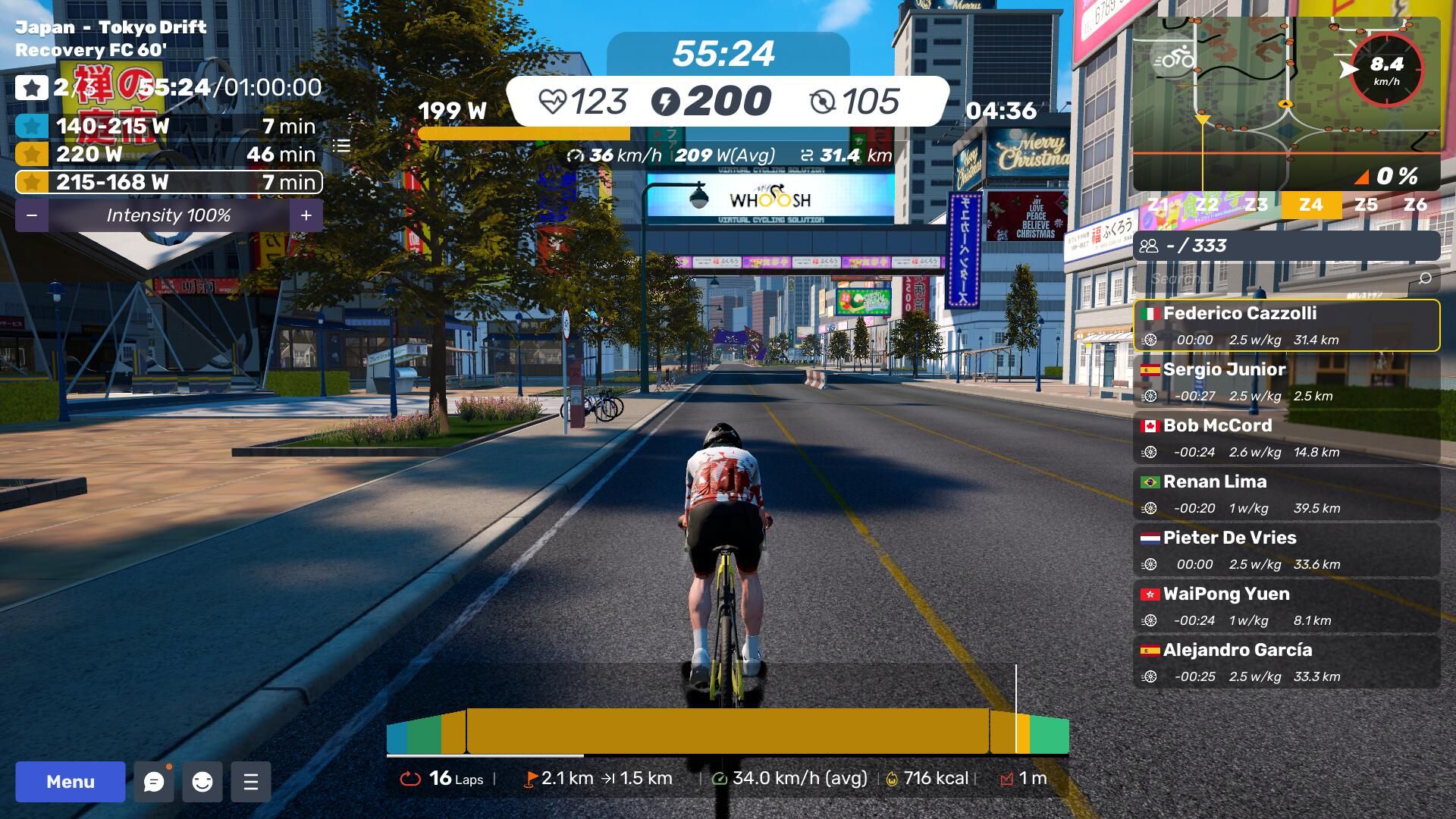Select rider Bob McCord
The image size is (1456, 819).
pos(1286,438)
